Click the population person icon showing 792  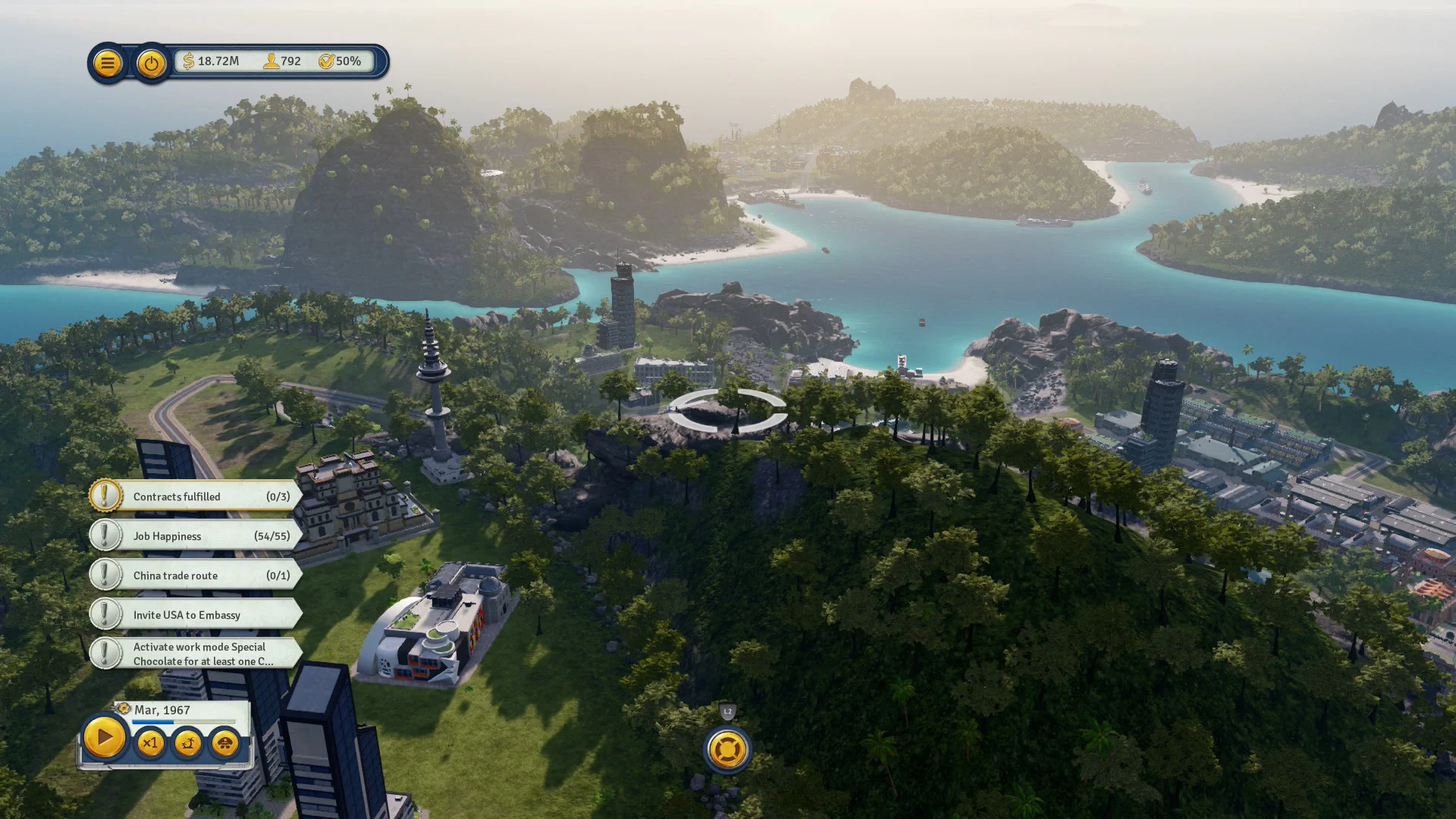pyautogui.click(x=271, y=61)
